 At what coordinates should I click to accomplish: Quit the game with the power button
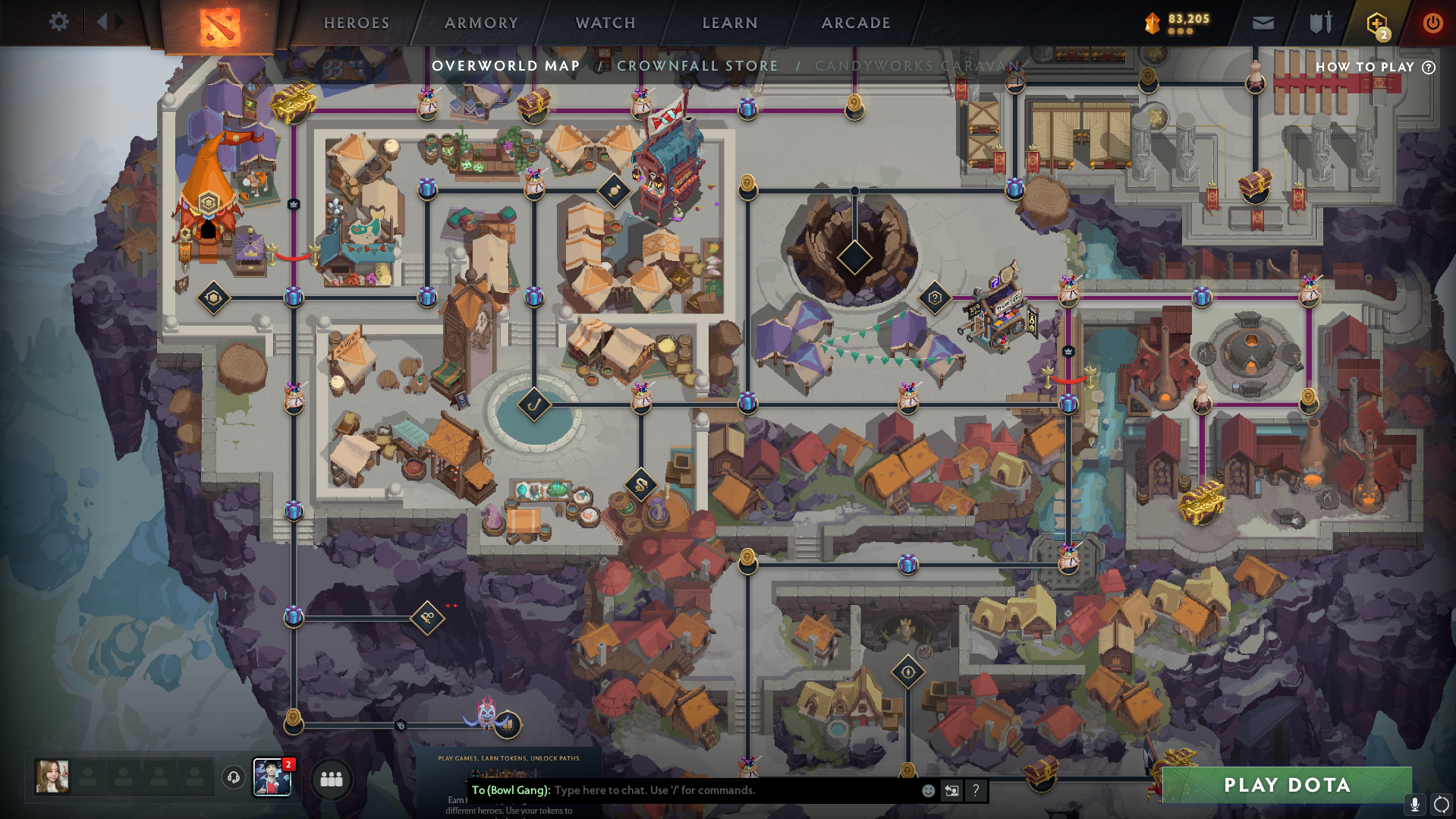tap(1432, 24)
